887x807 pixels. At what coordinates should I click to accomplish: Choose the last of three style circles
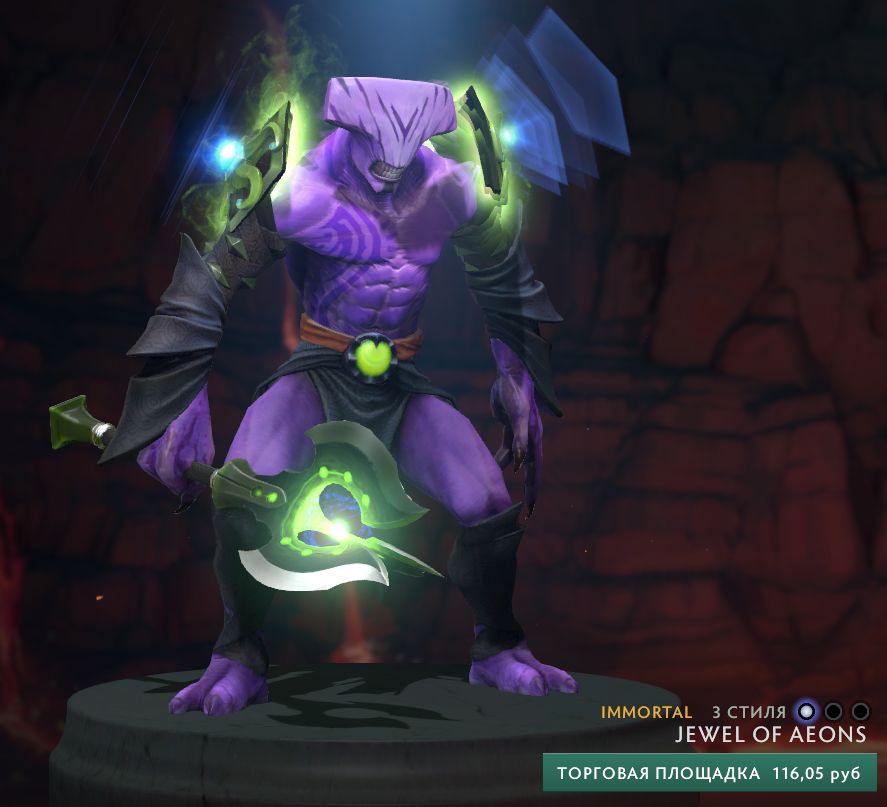click(x=859, y=712)
